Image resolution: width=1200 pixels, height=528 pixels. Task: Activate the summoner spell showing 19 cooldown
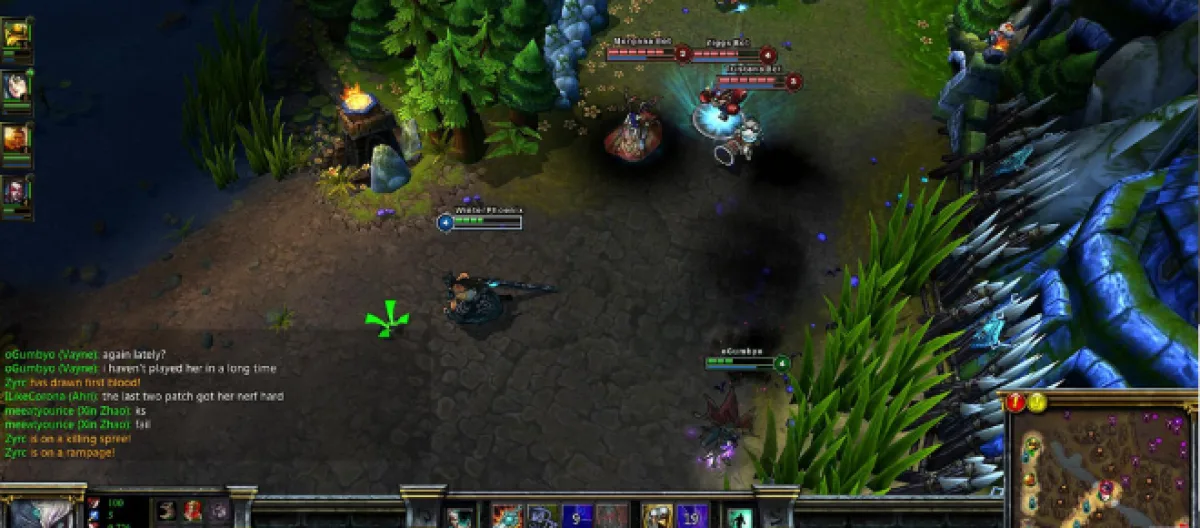692,517
